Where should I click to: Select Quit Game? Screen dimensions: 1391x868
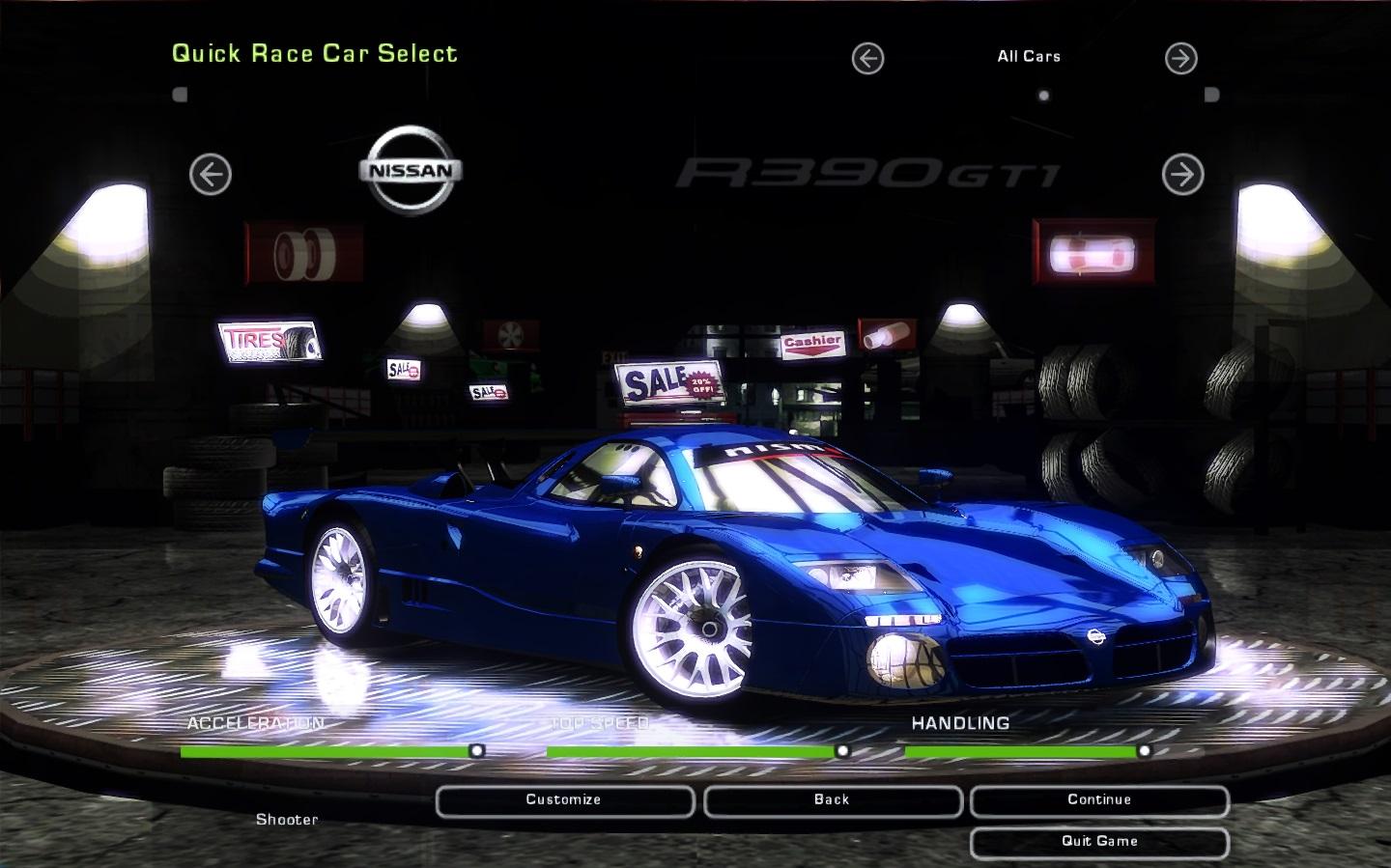pos(1098,841)
